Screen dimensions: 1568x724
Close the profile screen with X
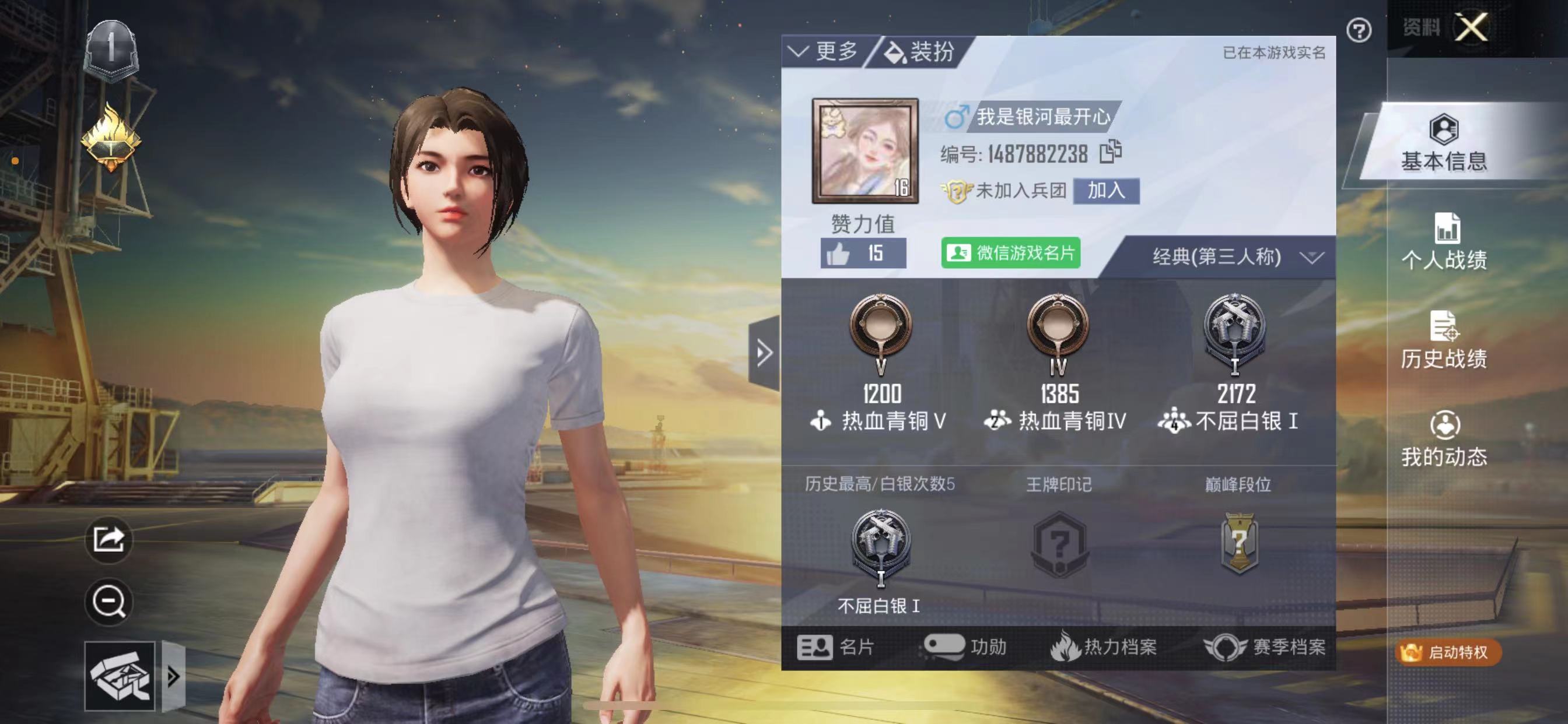(x=1471, y=27)
